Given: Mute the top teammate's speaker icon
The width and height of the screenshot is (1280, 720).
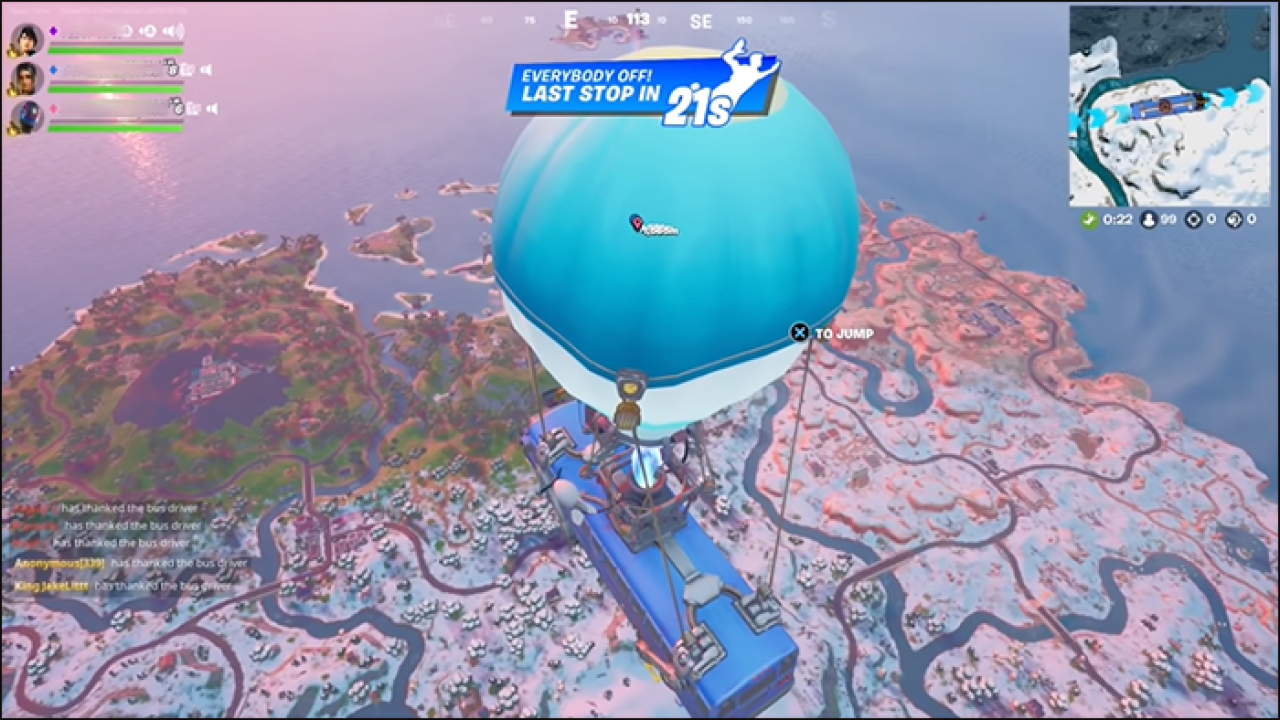Looking at the screenshot, I should (174, 31).
